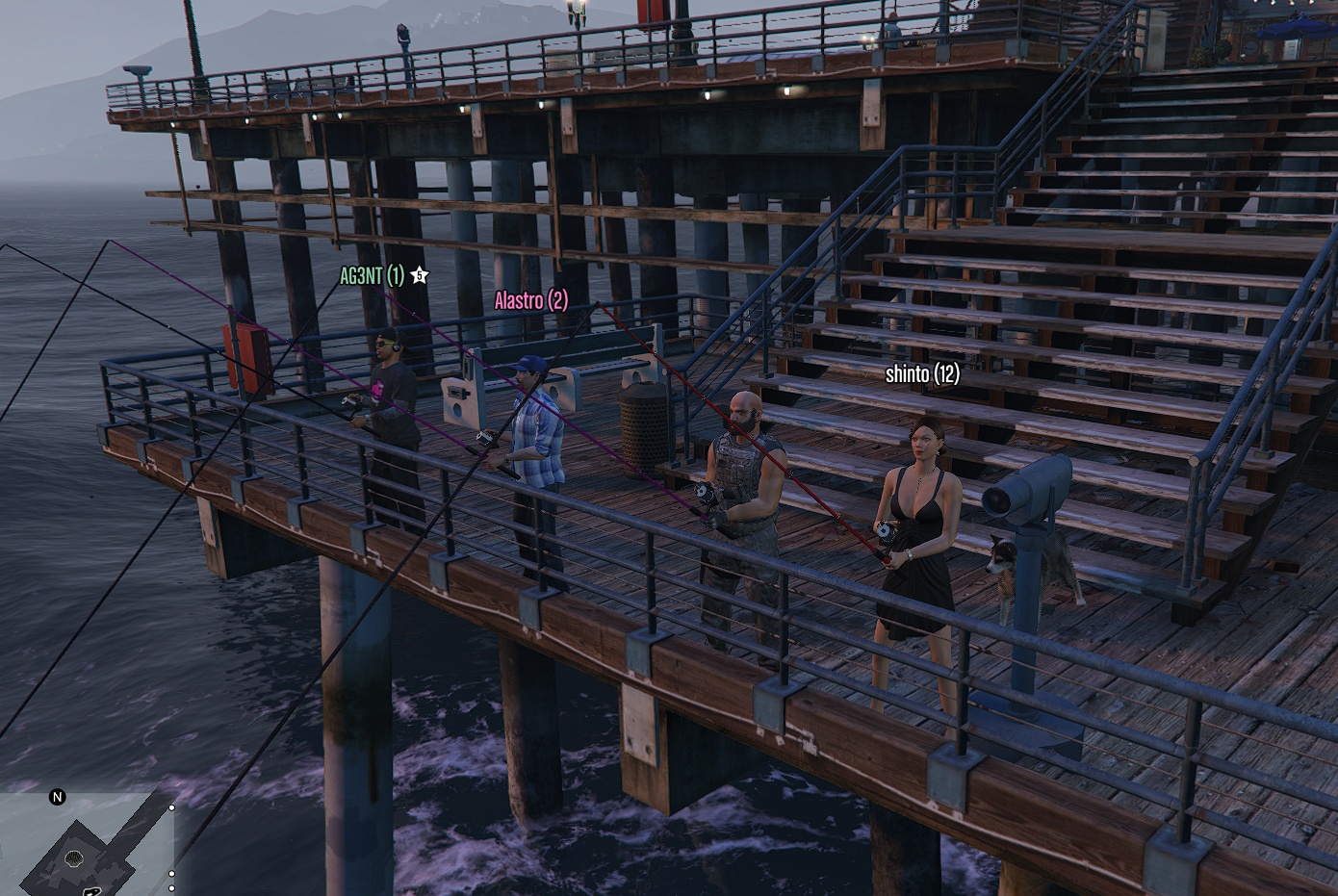Image resolution: width=1338 pixels, height=896 pixels.
Task: Click the lower white blip on the minimap
Action: point(171,887)
